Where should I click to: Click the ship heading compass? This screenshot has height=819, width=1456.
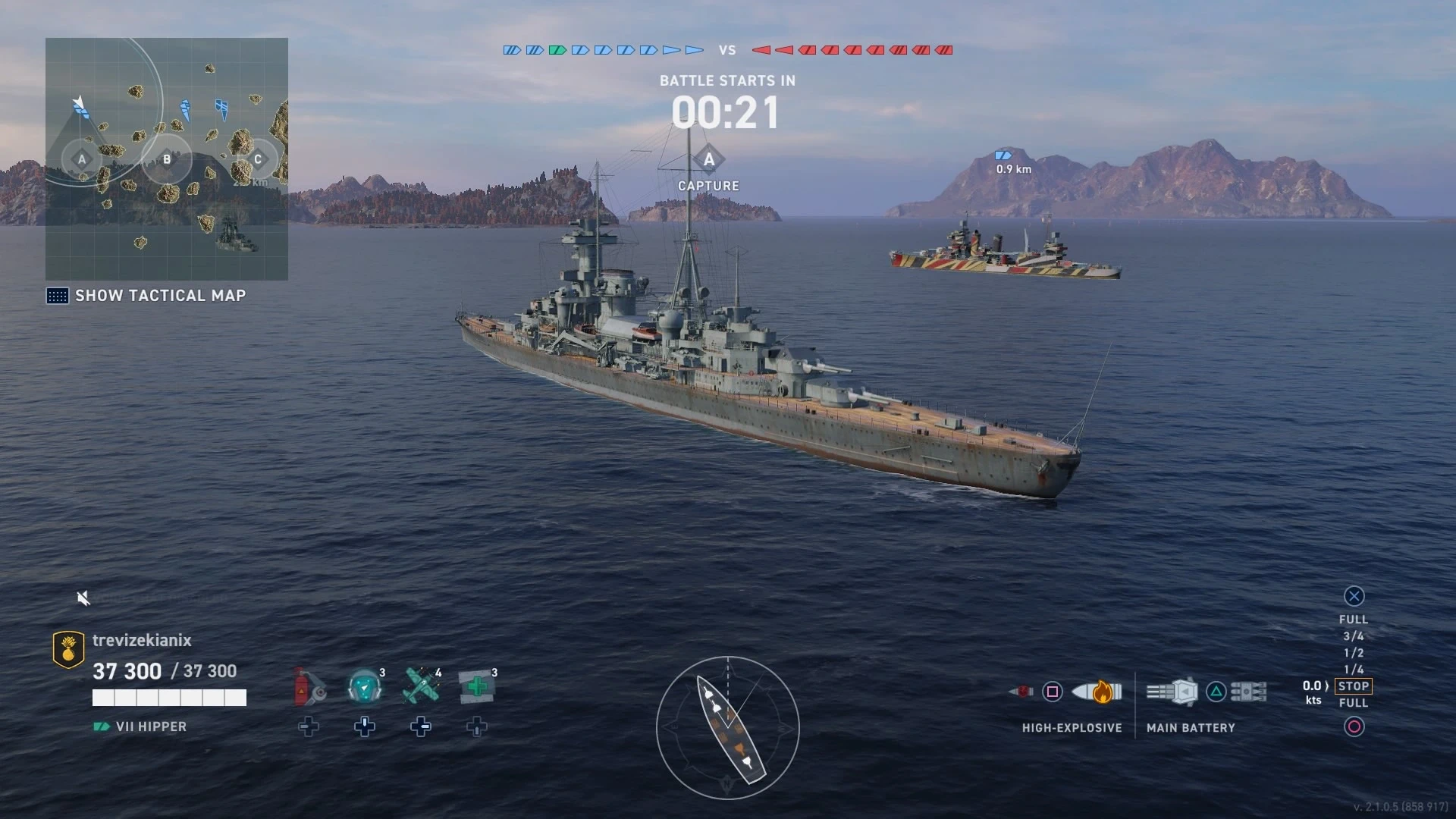pos(727,728)
